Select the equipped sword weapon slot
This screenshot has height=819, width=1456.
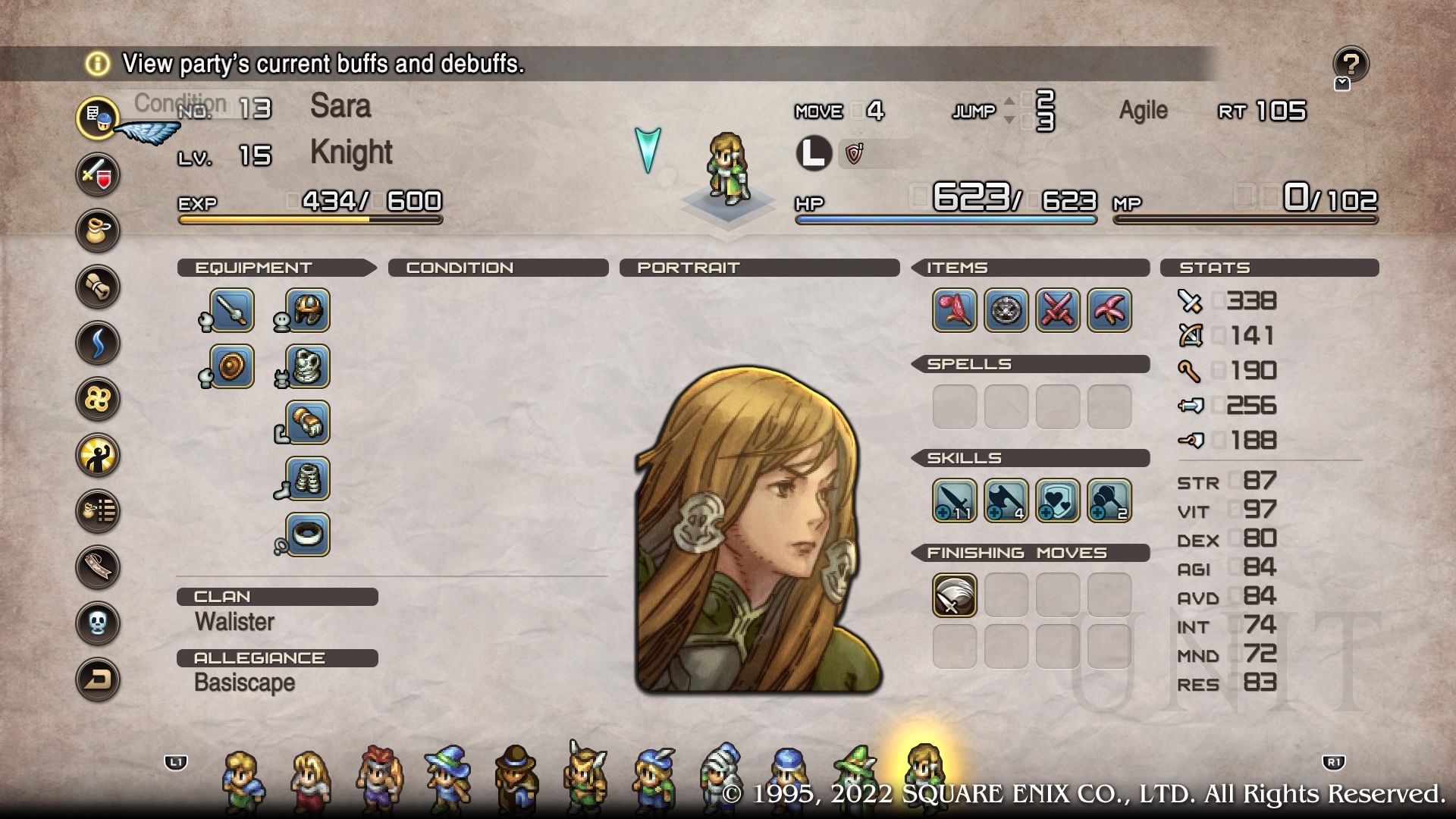[231, 310]
